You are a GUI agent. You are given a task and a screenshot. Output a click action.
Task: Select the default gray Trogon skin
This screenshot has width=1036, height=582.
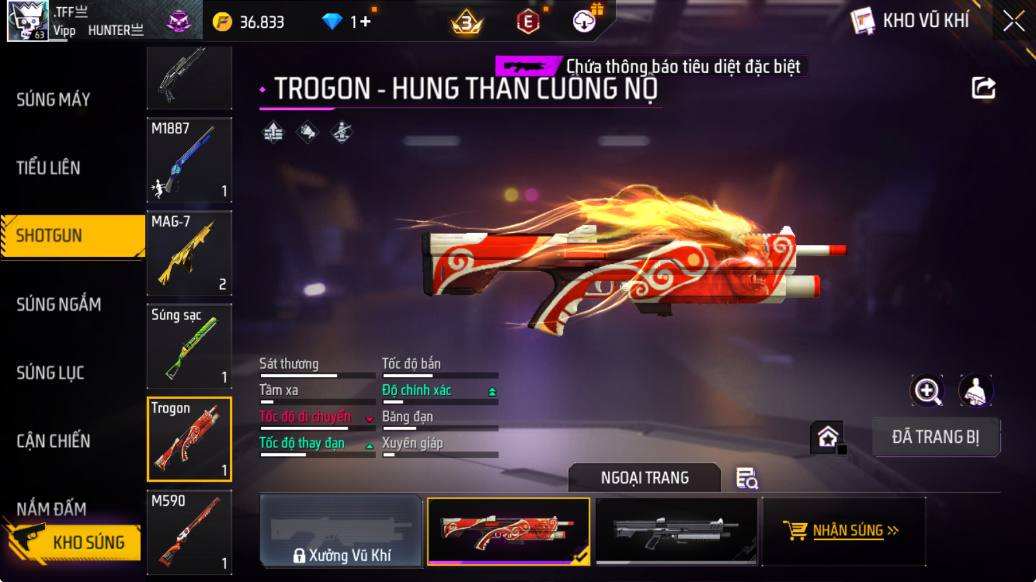click(x=676, y=531)
